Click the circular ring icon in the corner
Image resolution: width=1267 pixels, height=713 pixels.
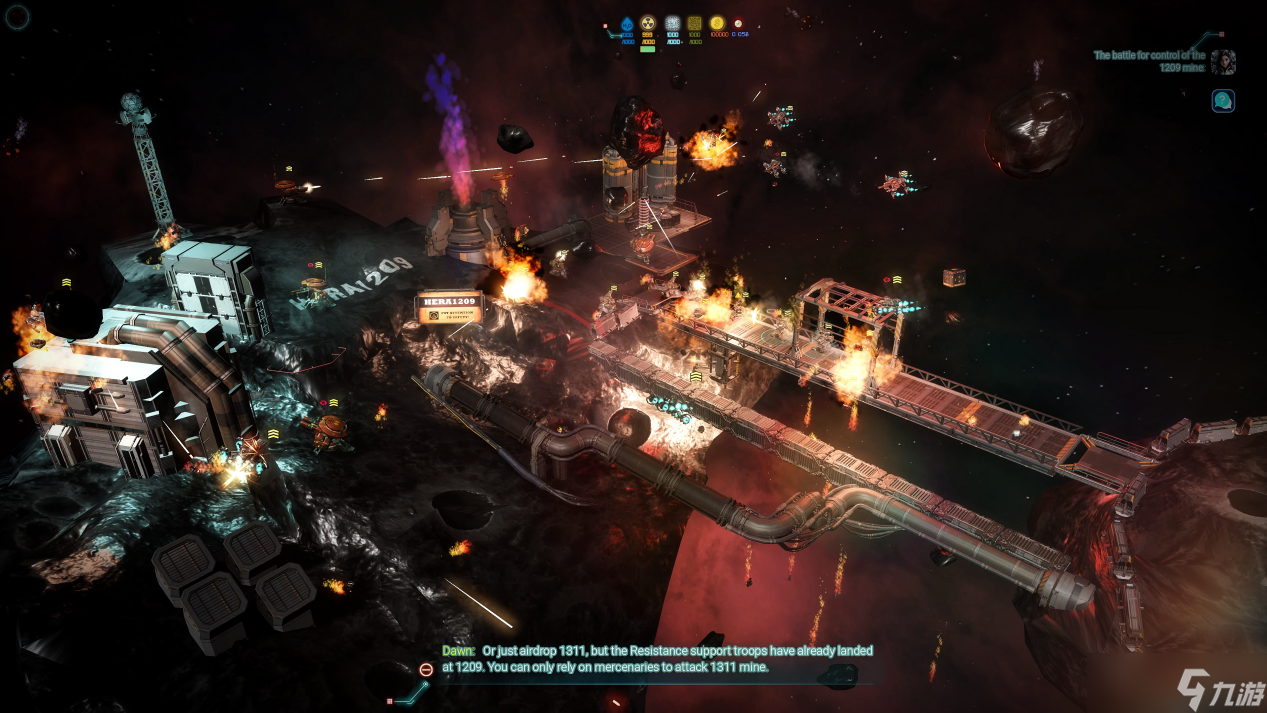[18, 16]
